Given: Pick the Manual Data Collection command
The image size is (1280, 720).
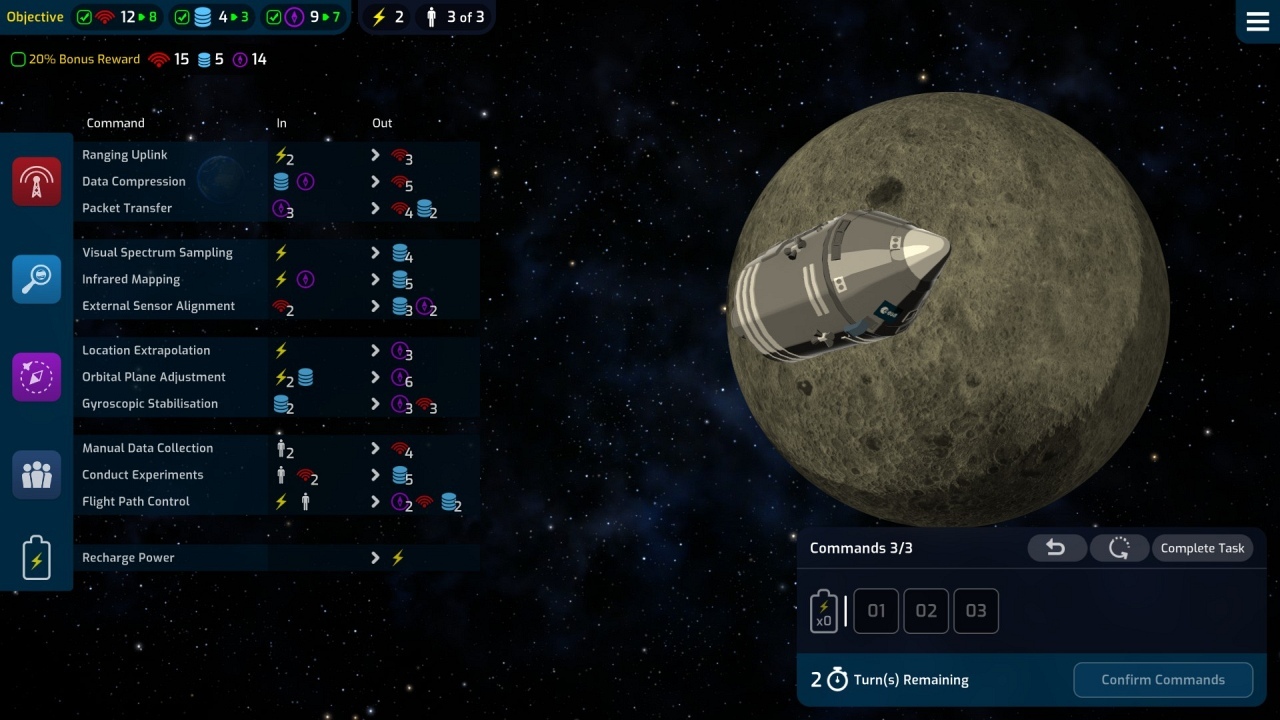Looking at the screenshot, I should [x=147, y=448].
